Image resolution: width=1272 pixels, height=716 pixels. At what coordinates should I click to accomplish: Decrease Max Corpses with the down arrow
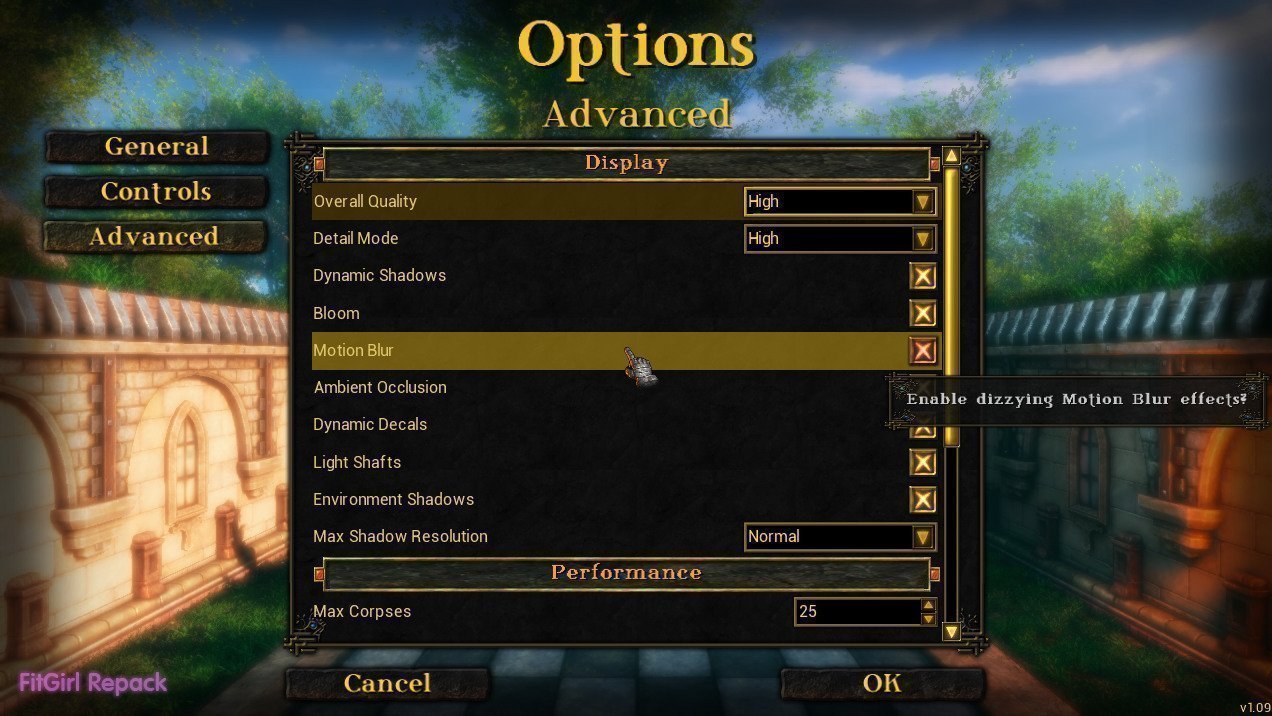pos(929,619)
